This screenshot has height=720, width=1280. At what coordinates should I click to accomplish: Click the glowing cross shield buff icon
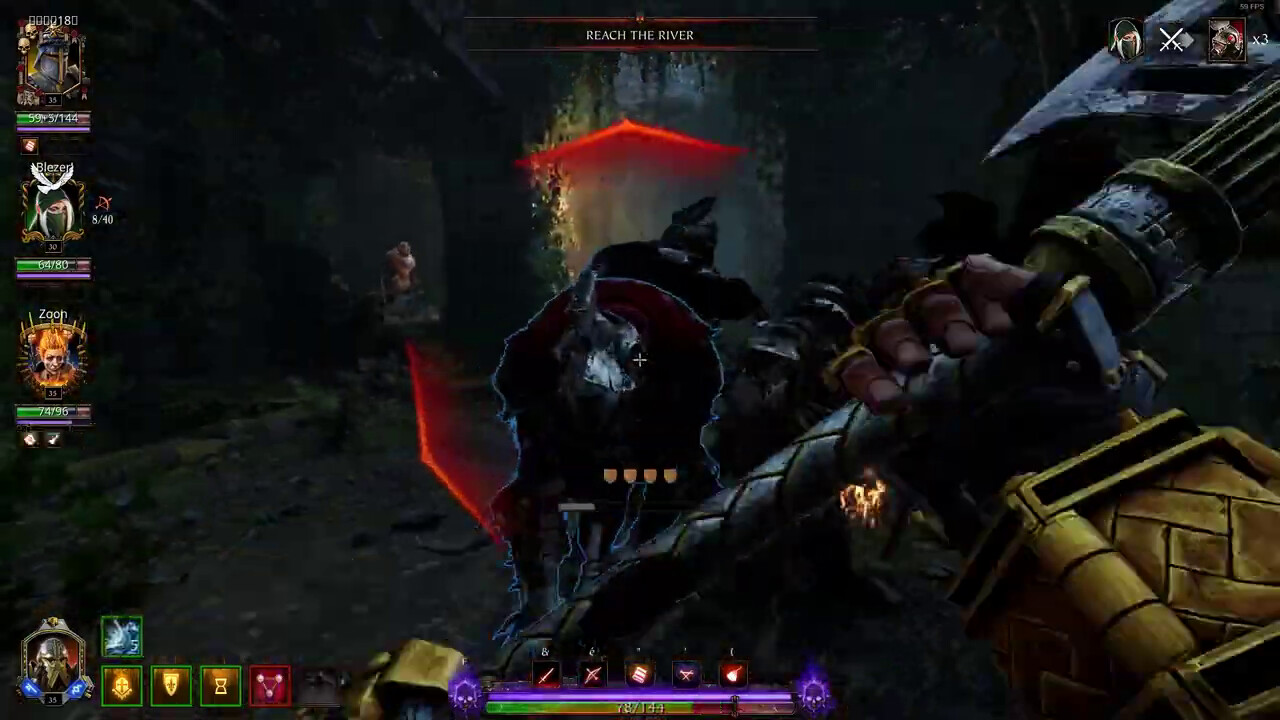[122, 686]
